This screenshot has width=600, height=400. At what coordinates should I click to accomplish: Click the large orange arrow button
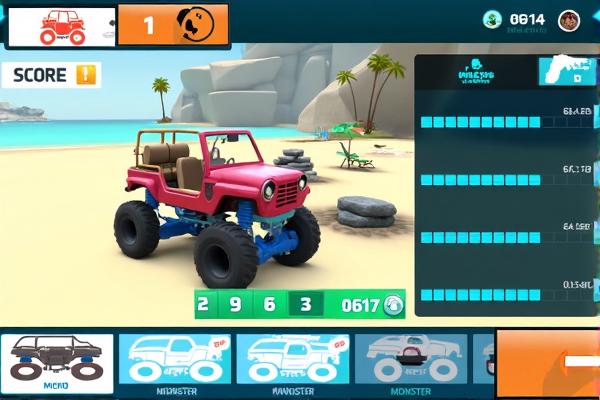[548, 362]
